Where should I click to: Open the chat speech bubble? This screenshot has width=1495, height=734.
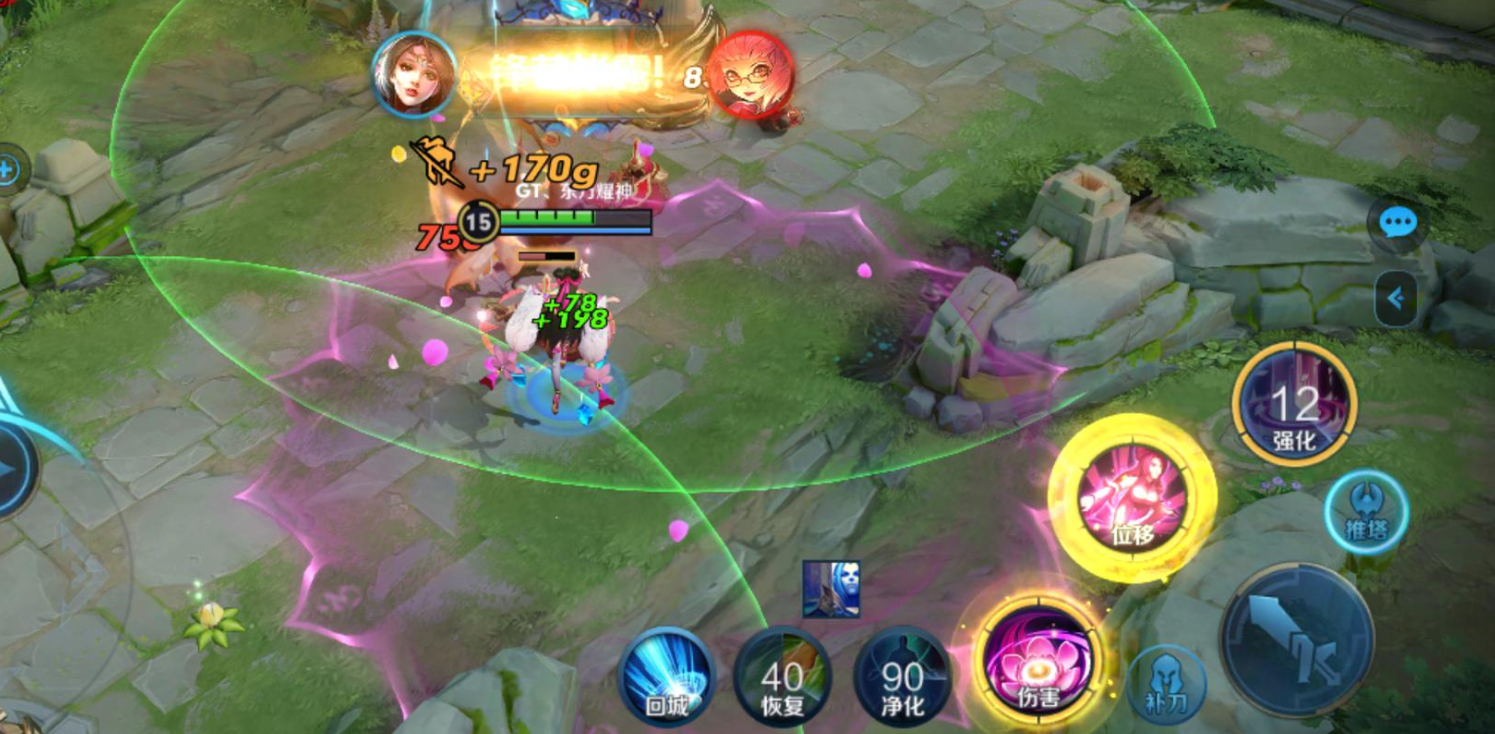[x=1397, y=222]
